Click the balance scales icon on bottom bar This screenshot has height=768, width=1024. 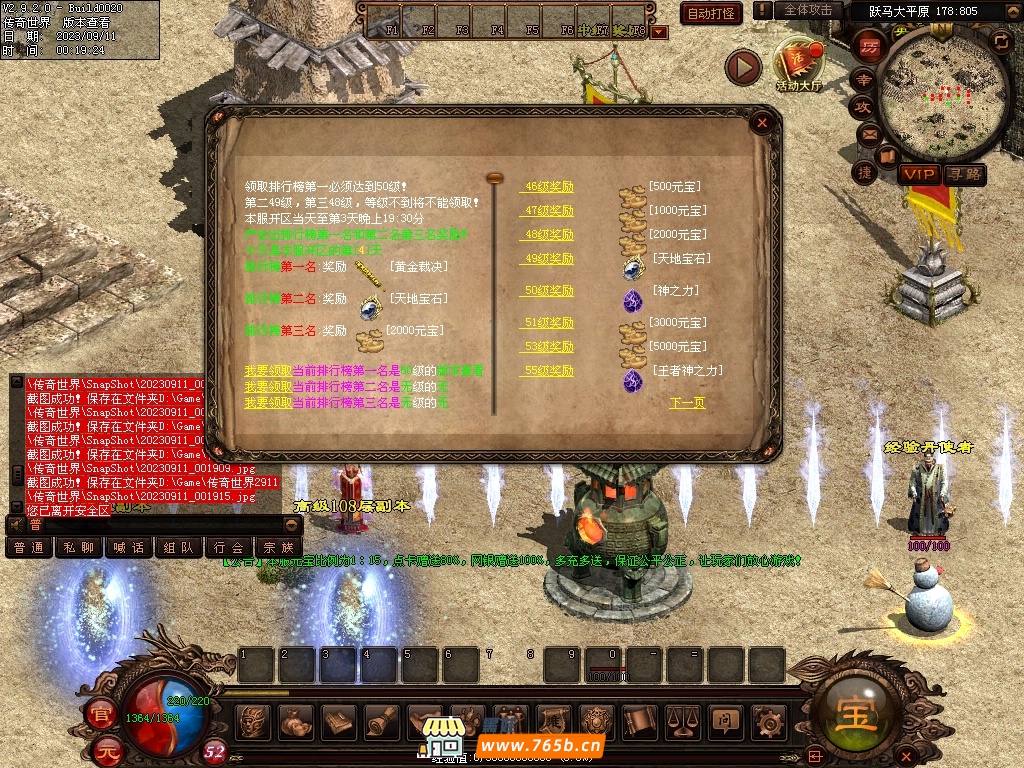[681, 720]
